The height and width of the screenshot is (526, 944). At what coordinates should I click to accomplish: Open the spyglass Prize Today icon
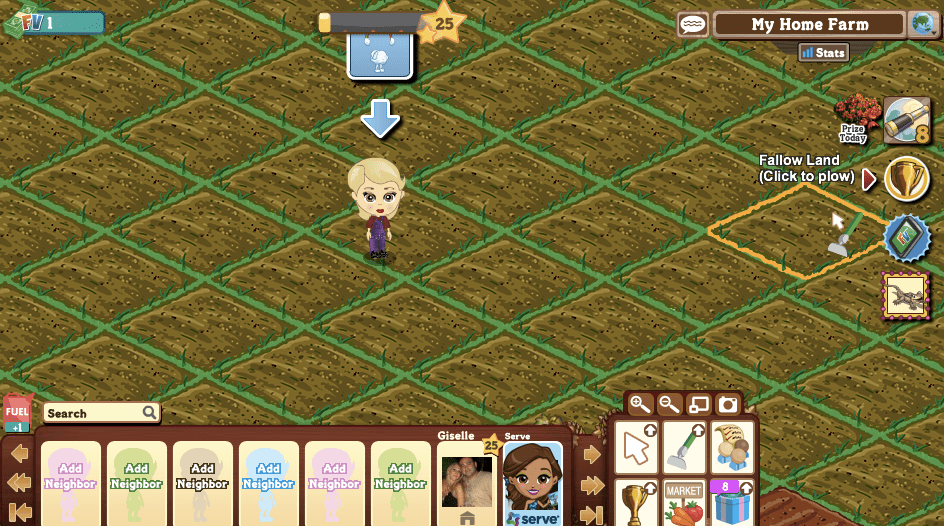(x=907, y=121)
